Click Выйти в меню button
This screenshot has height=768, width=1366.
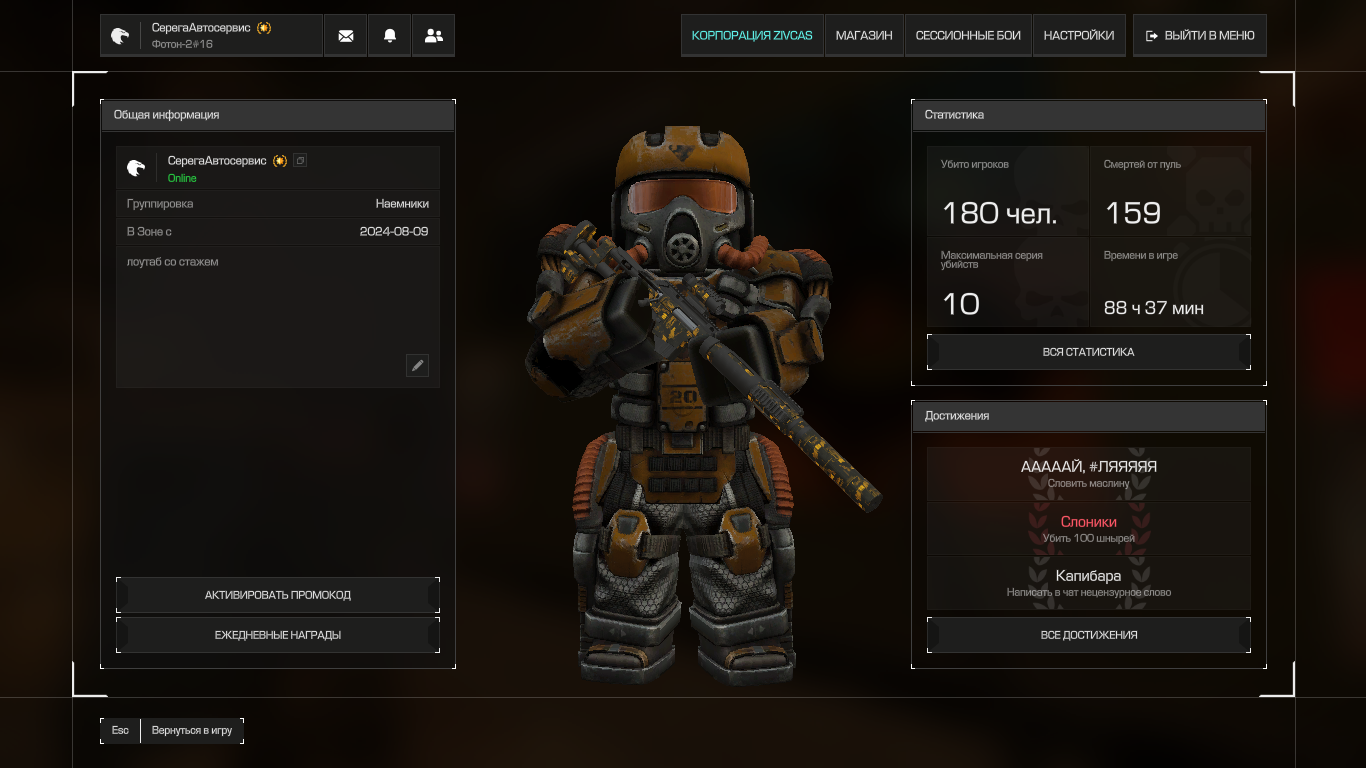pyautogui.click(x=1200, y=36)
